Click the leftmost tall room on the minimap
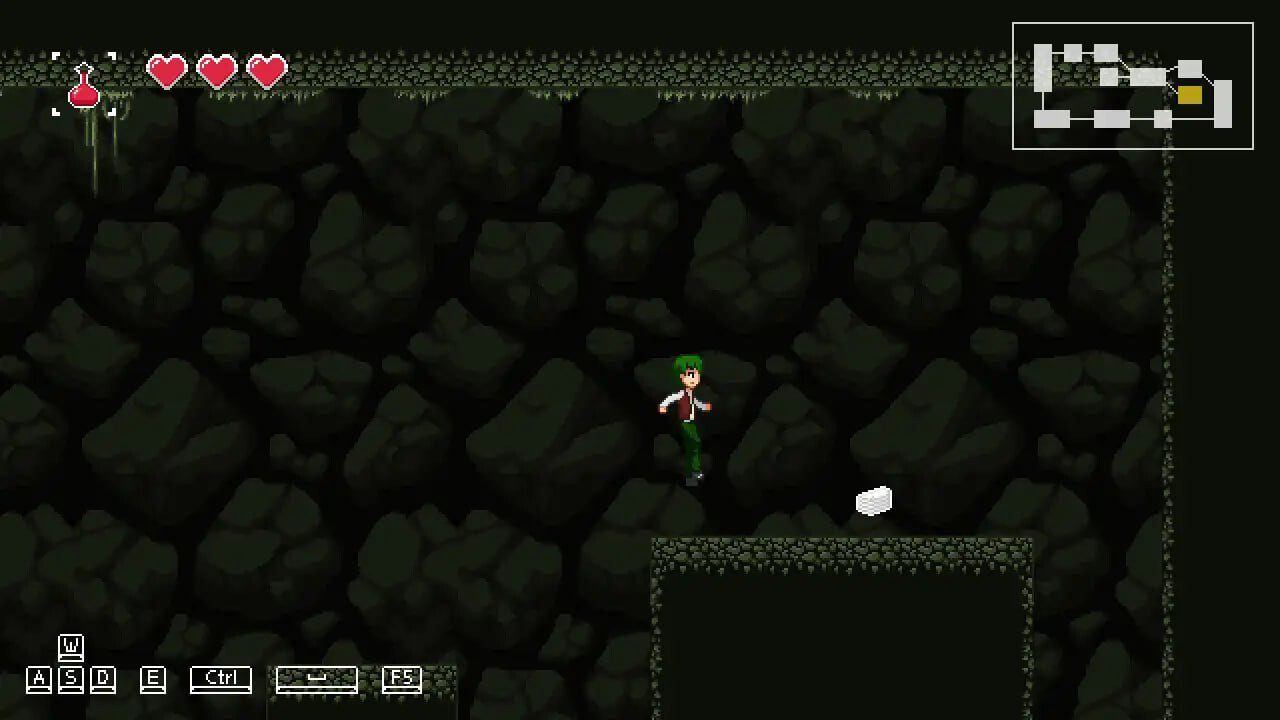 (x=1042, y=68)
